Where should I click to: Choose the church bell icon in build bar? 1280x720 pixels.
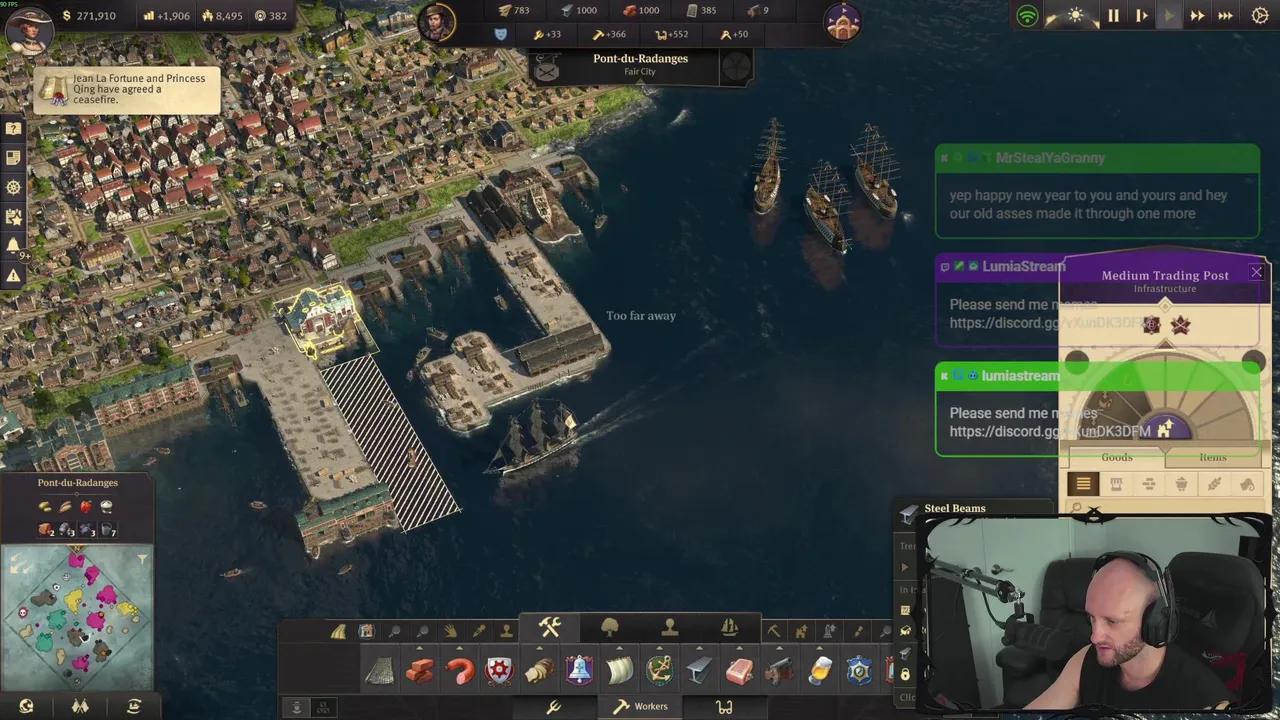point(579,670)
